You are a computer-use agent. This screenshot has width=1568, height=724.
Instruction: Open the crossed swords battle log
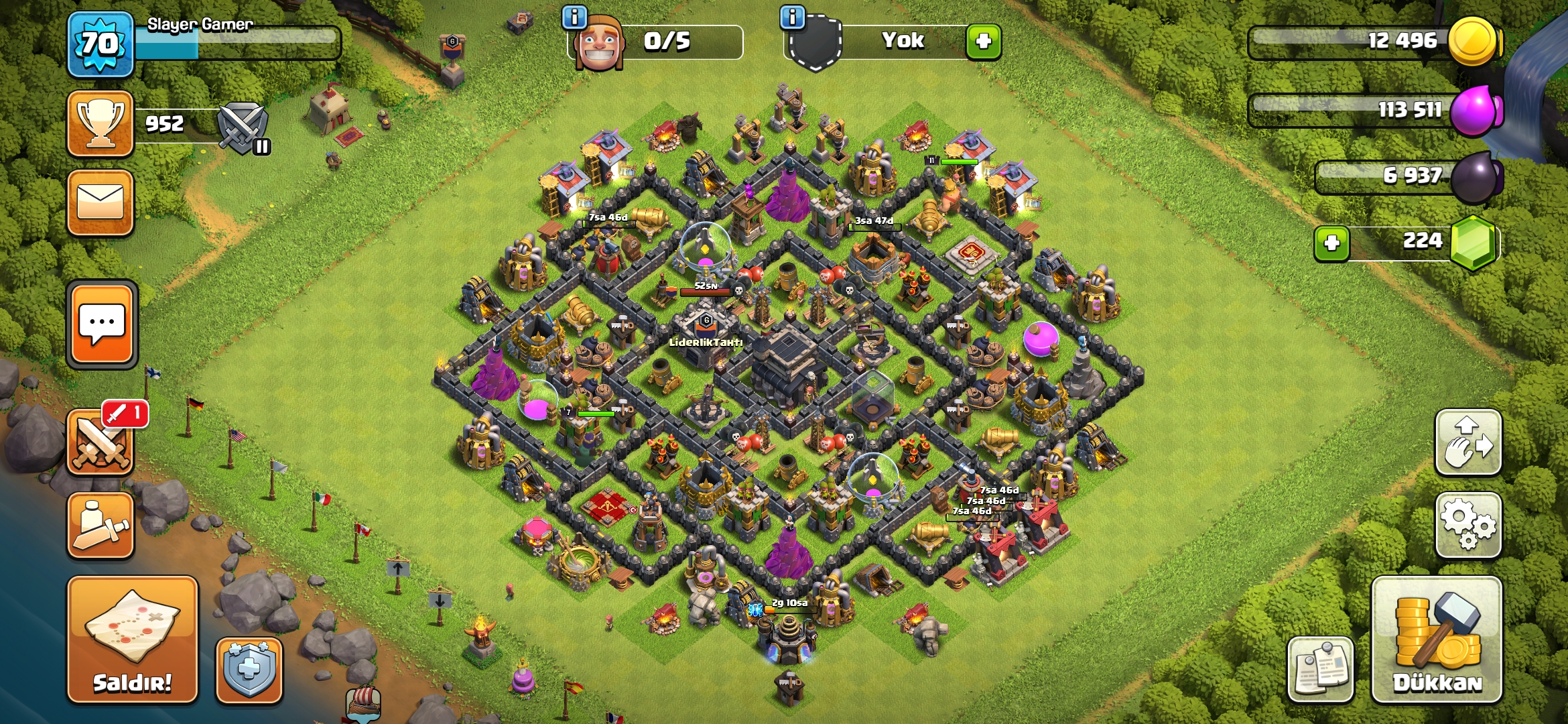tap(101, 444)
